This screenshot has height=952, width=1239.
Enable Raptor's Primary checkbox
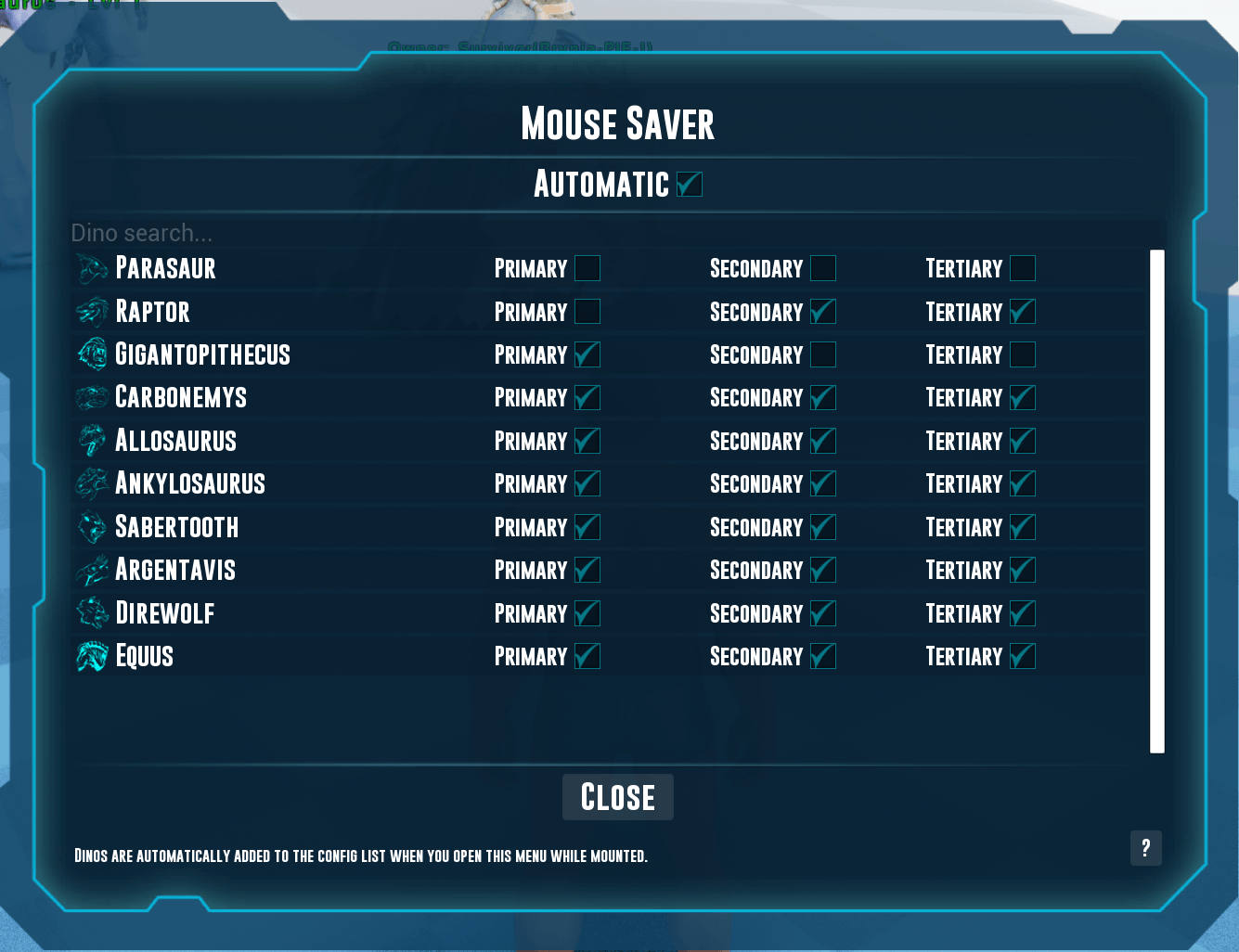[x=587, y=312]
